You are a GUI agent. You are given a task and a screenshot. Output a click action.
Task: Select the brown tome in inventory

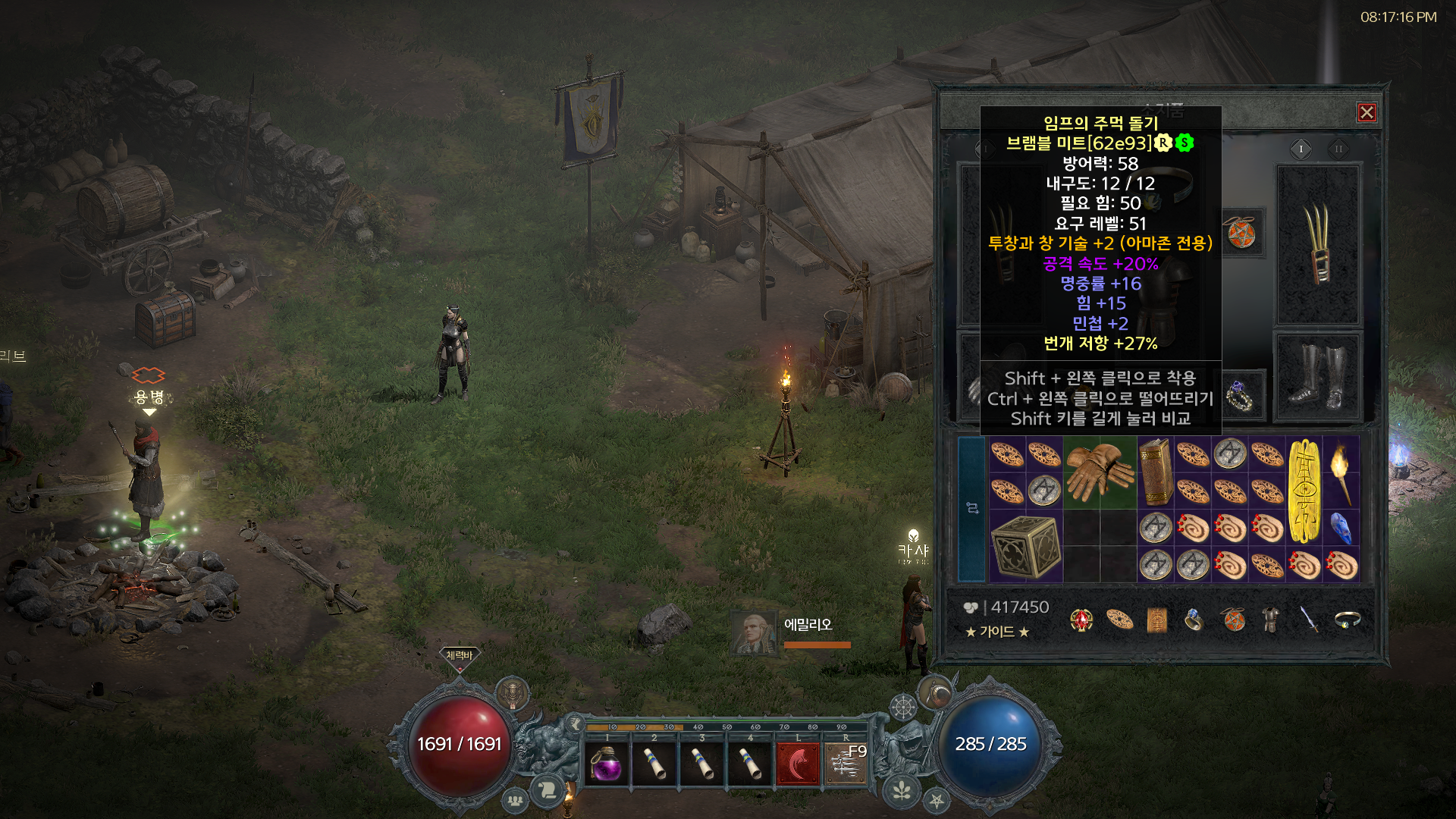[1155, 472]
